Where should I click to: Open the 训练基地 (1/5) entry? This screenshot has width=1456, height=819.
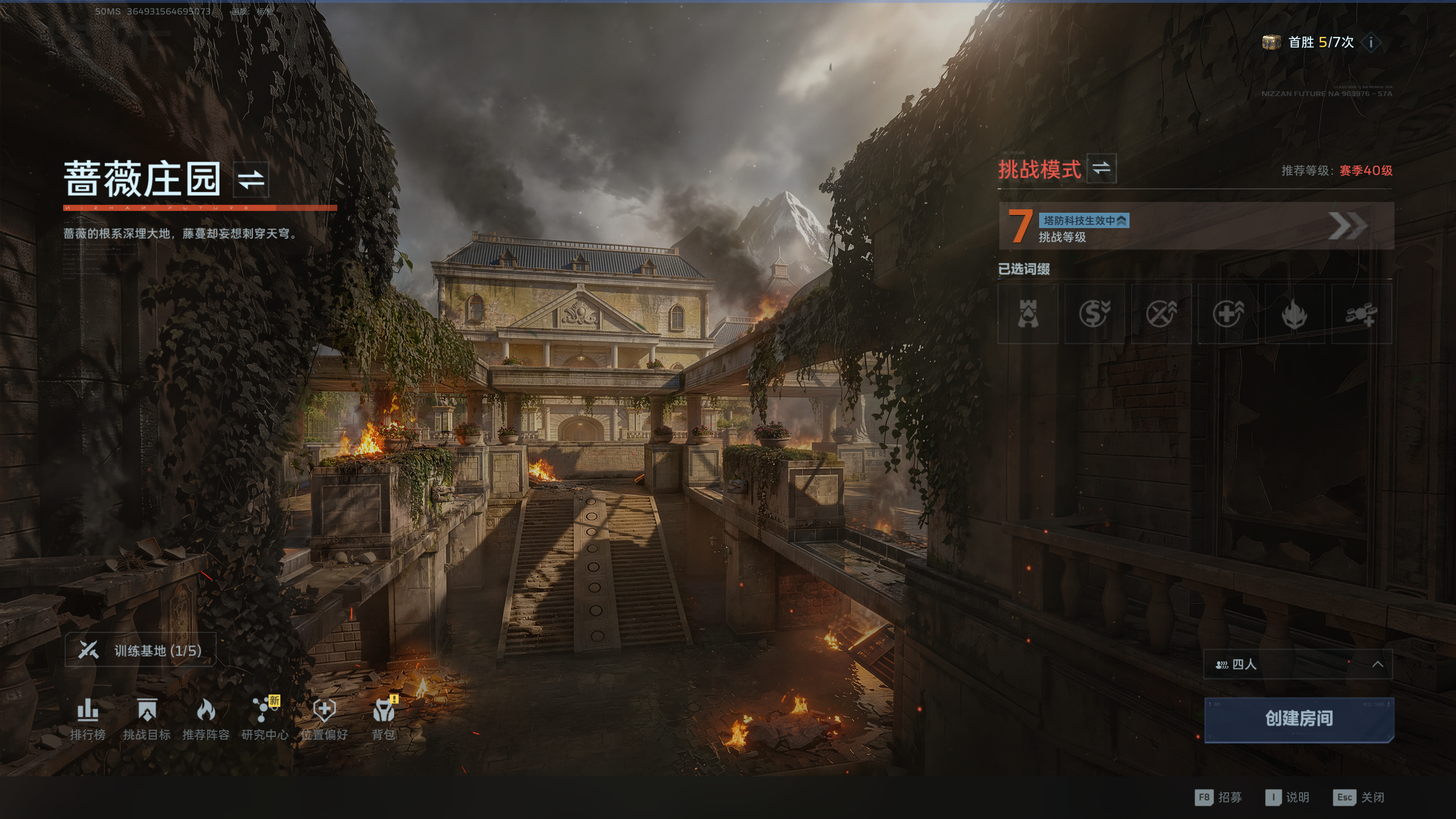point(140,650)
